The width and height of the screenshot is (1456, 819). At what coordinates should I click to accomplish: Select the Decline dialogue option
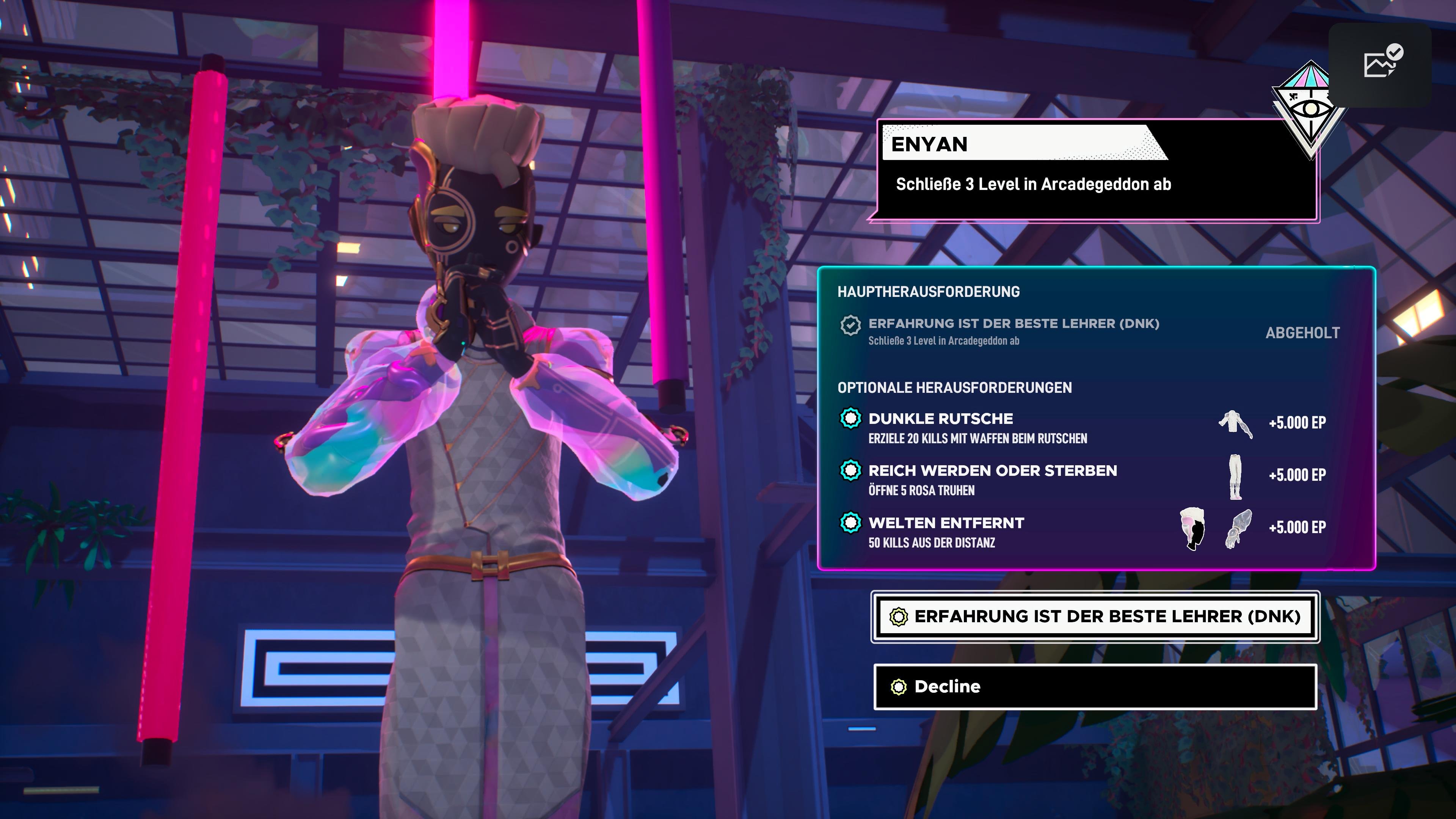tap(1095, 687)
